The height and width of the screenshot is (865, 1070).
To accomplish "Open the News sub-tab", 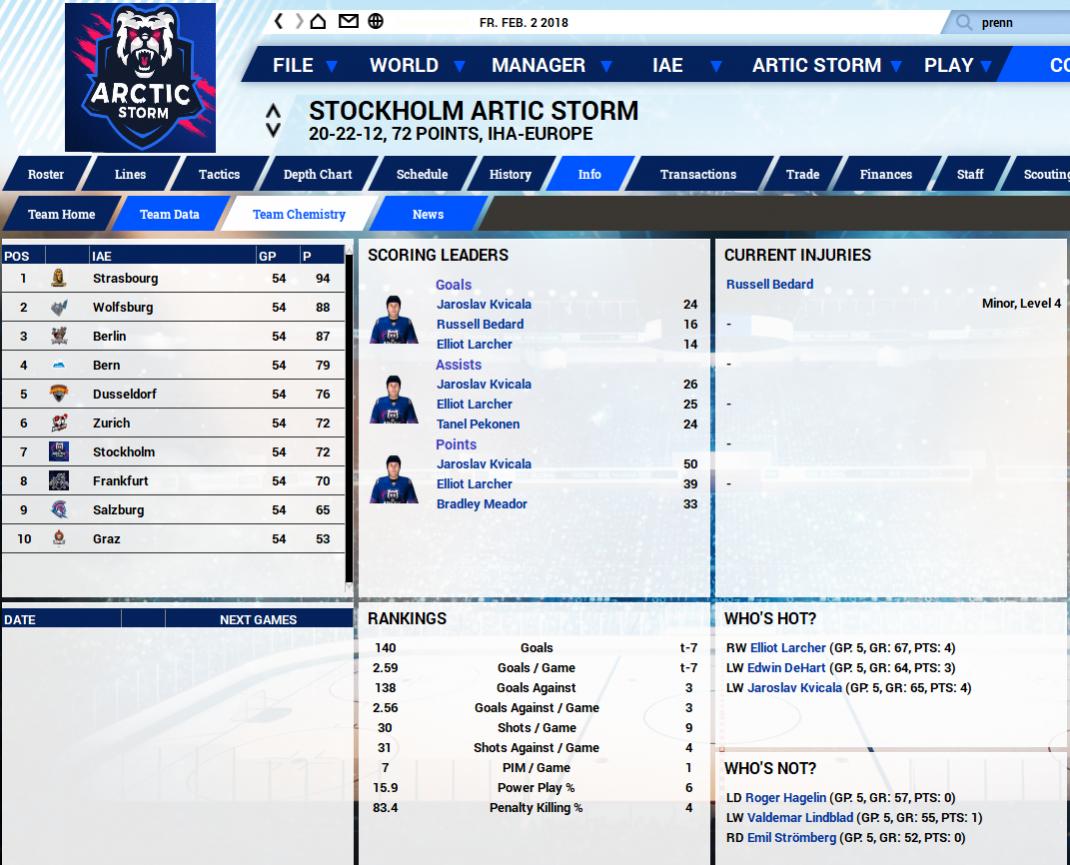I will click(x=428, y=214).
